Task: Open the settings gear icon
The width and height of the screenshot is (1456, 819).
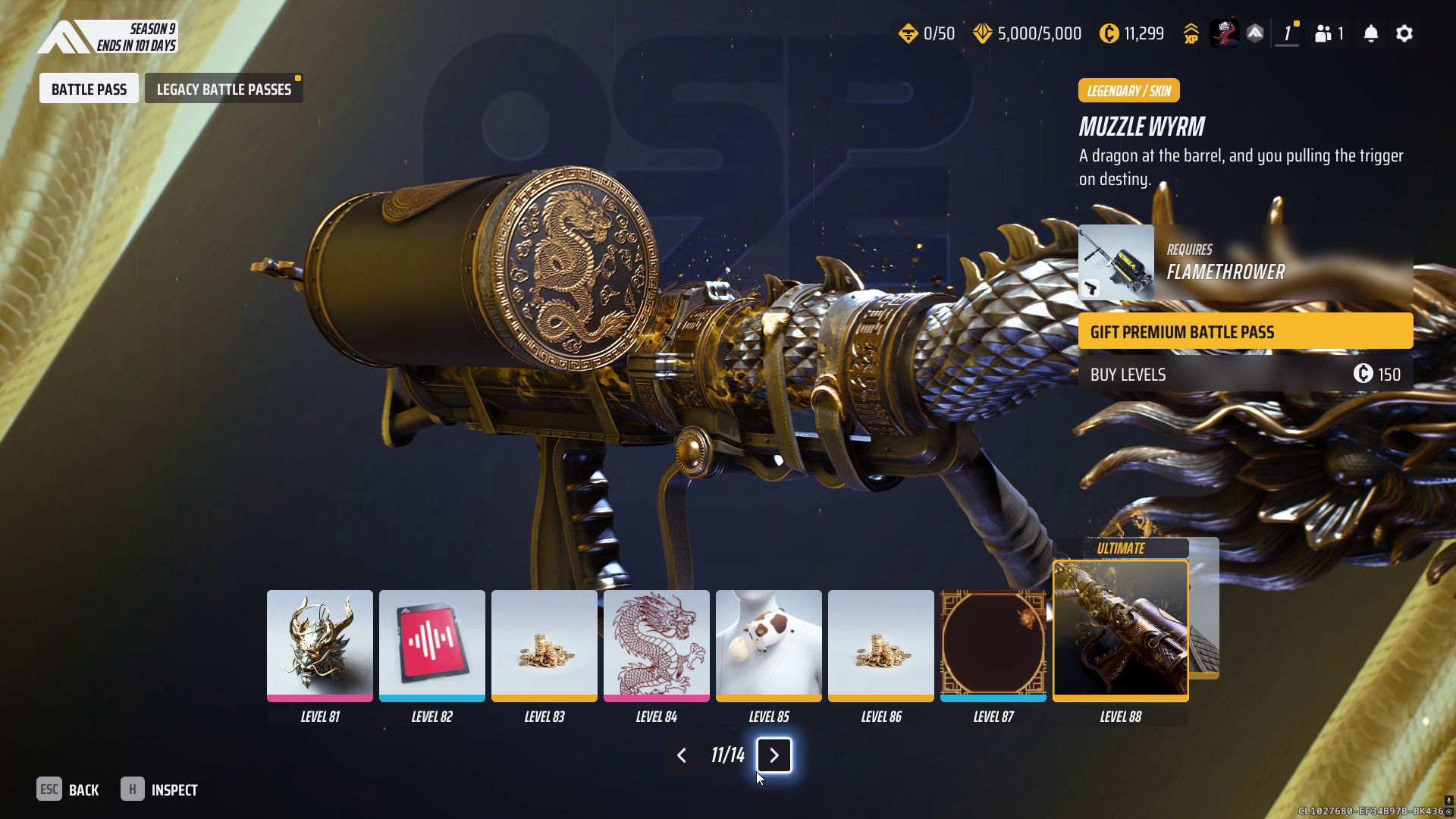Action: pyautogui.click(x=1404, y=33)
